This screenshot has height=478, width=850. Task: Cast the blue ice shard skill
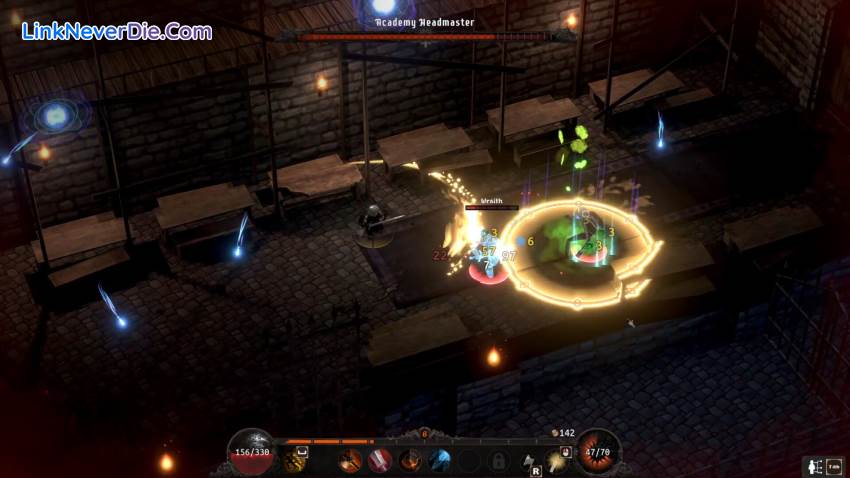coord(439,461)
